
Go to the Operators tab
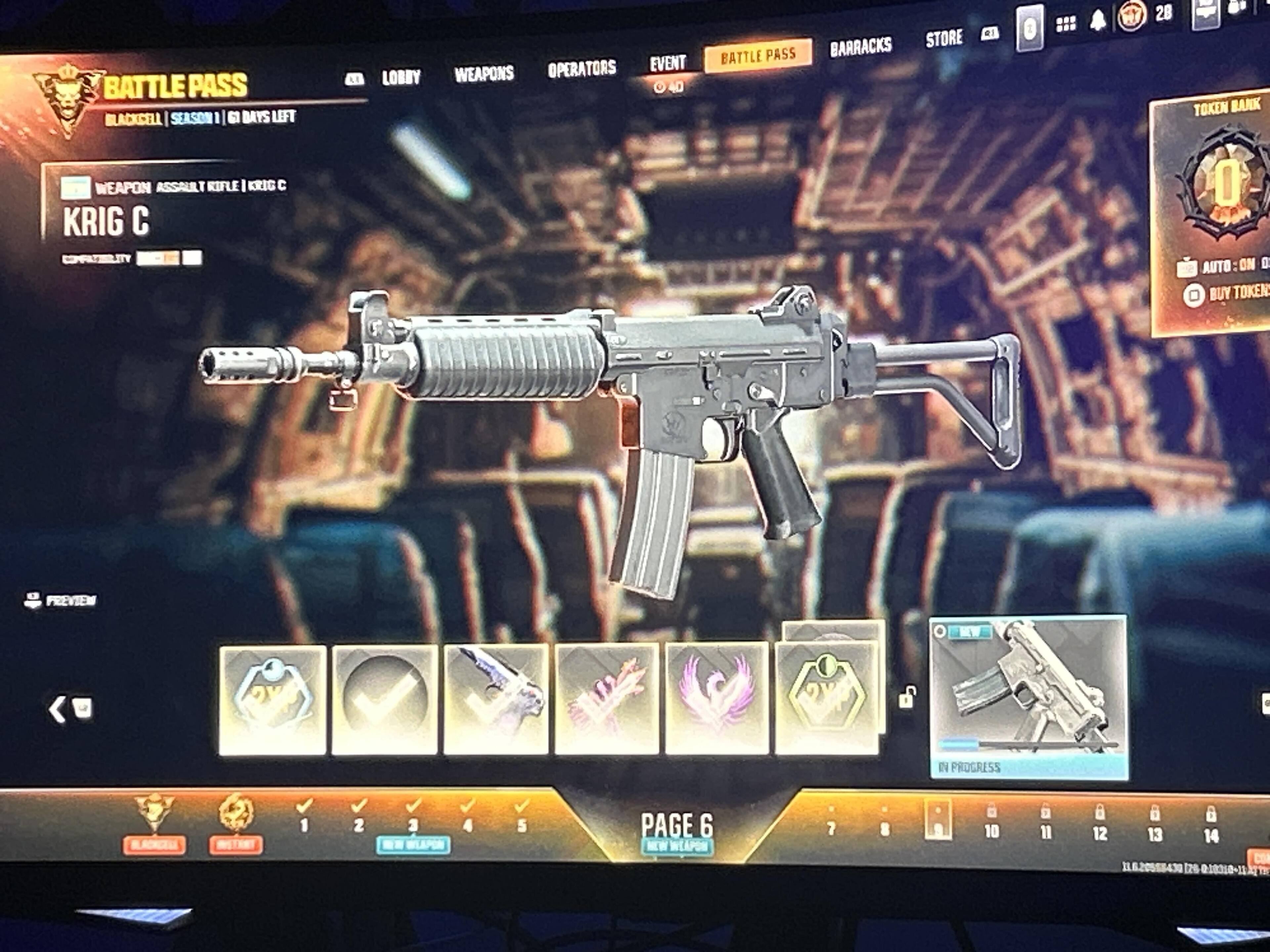(x=581, y=69)
